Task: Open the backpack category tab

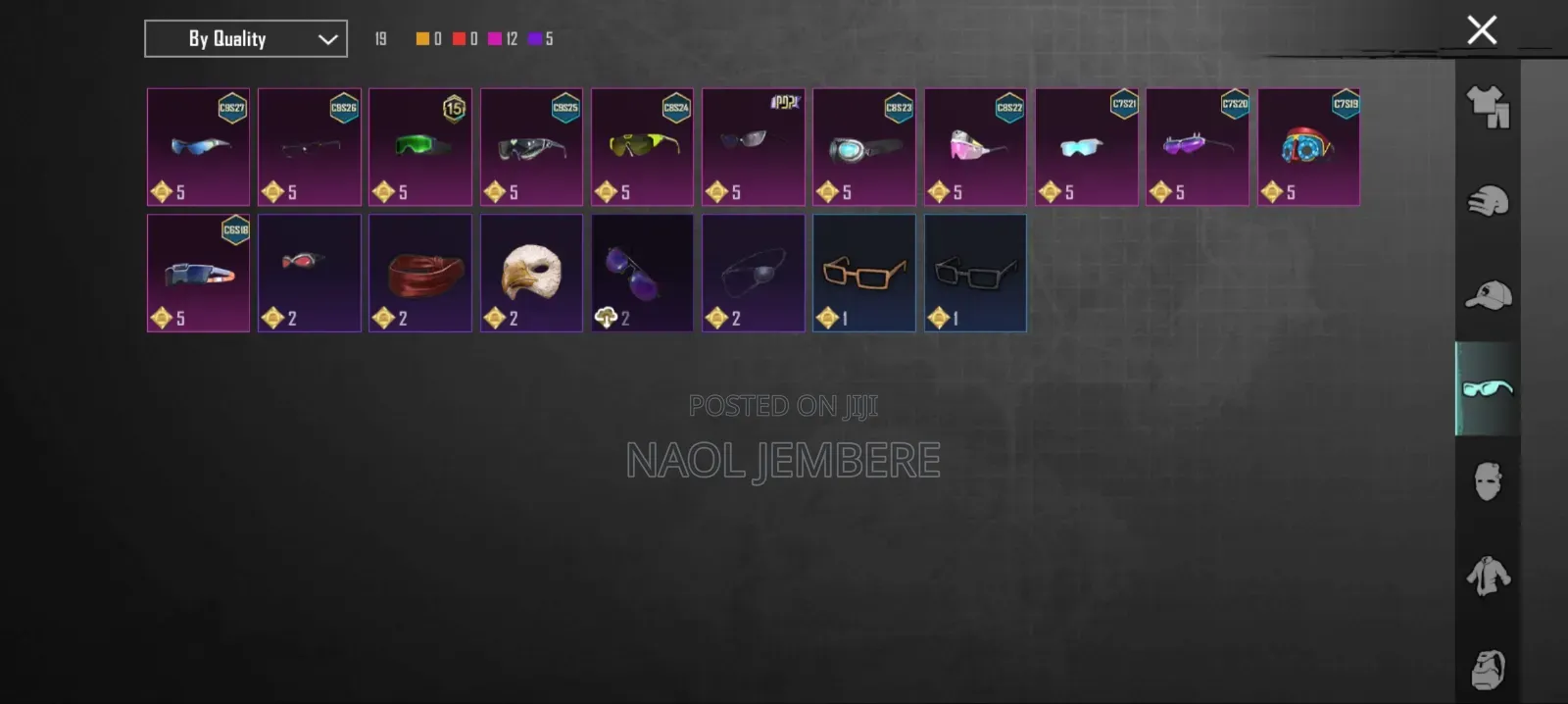Action: click(x=1488, y=670)
